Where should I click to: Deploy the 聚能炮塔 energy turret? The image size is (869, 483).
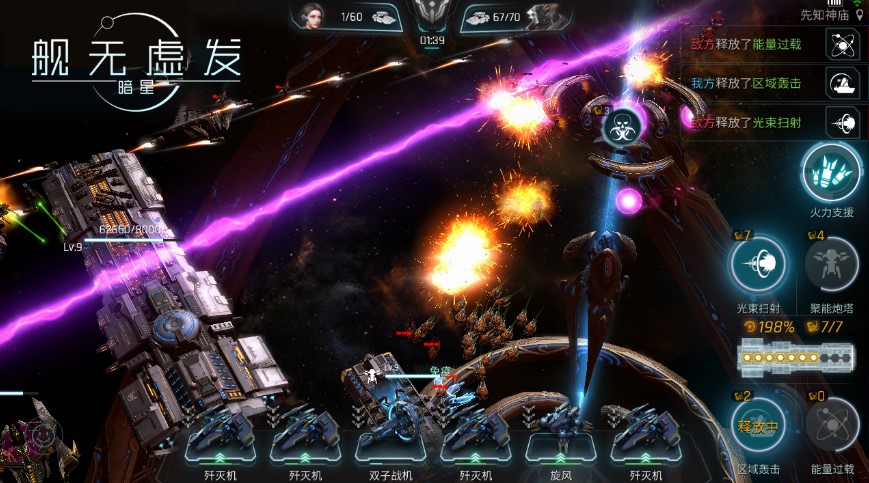click(x=831, y=265)
